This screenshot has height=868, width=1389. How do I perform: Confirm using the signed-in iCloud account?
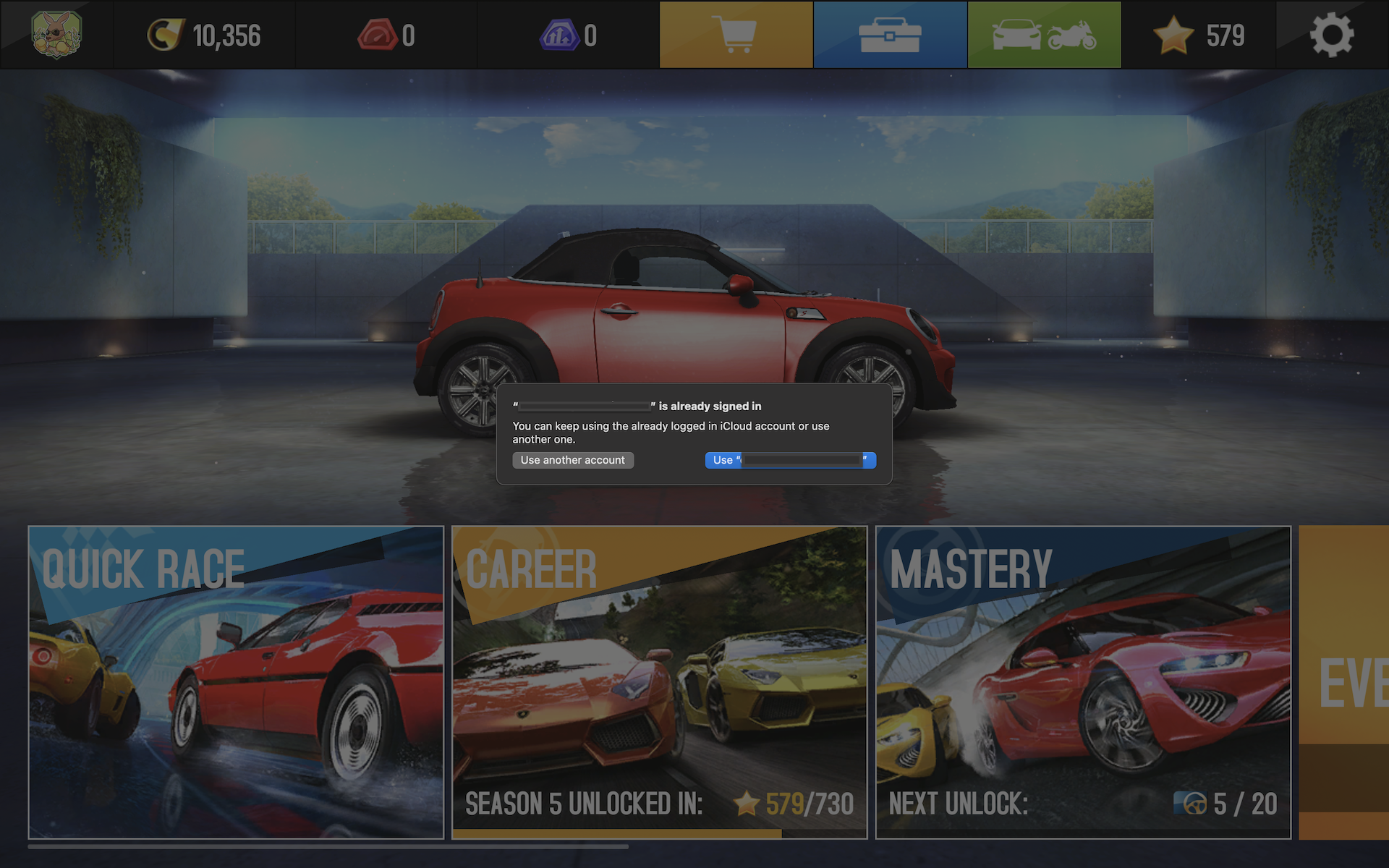790,460
